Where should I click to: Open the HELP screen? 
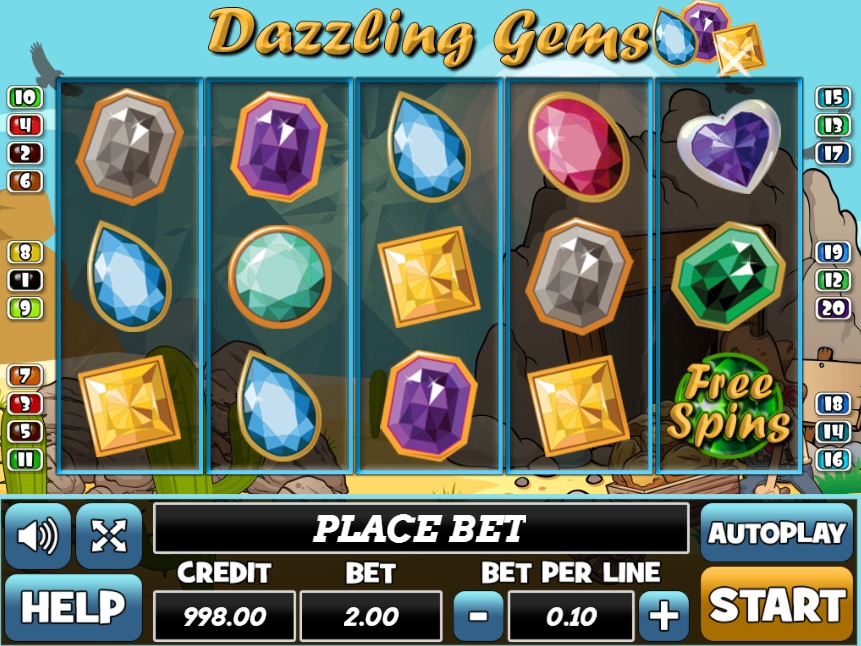pyautogui.click(x=73, y=607)
